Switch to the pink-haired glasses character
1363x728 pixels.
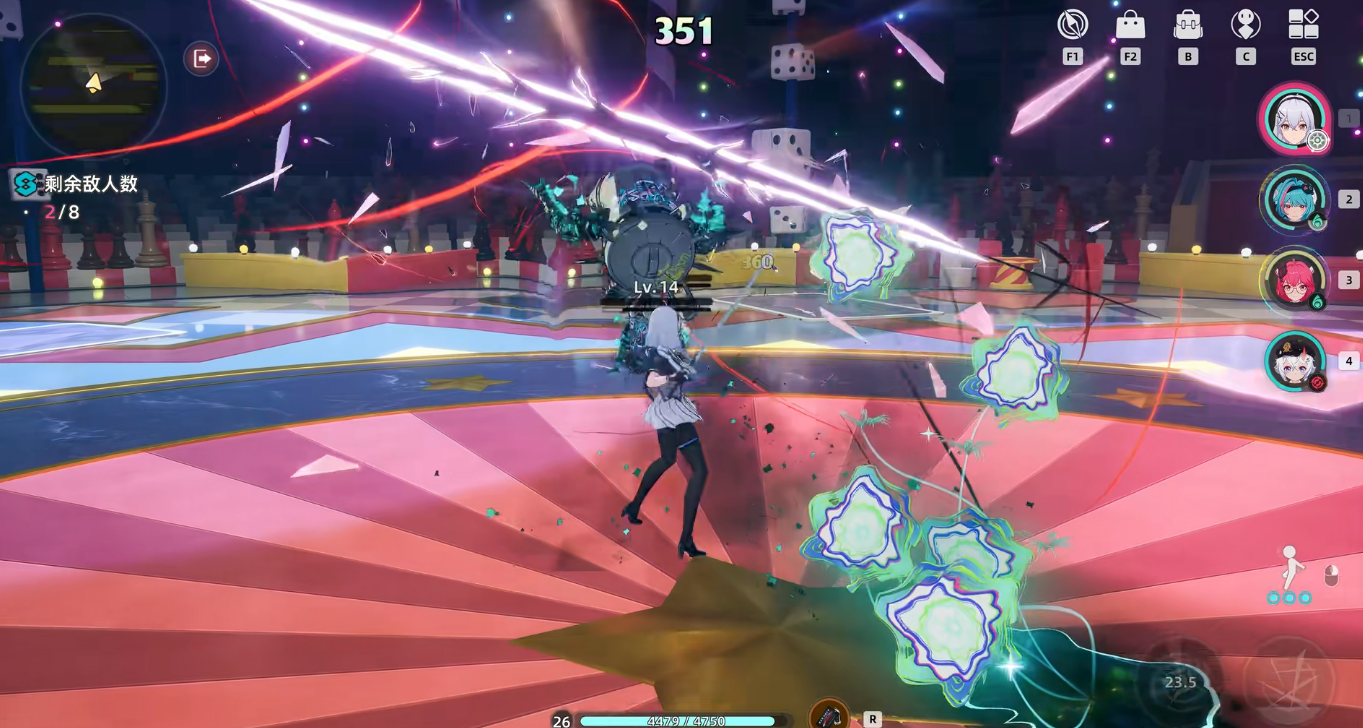(x=1294, y=280)
